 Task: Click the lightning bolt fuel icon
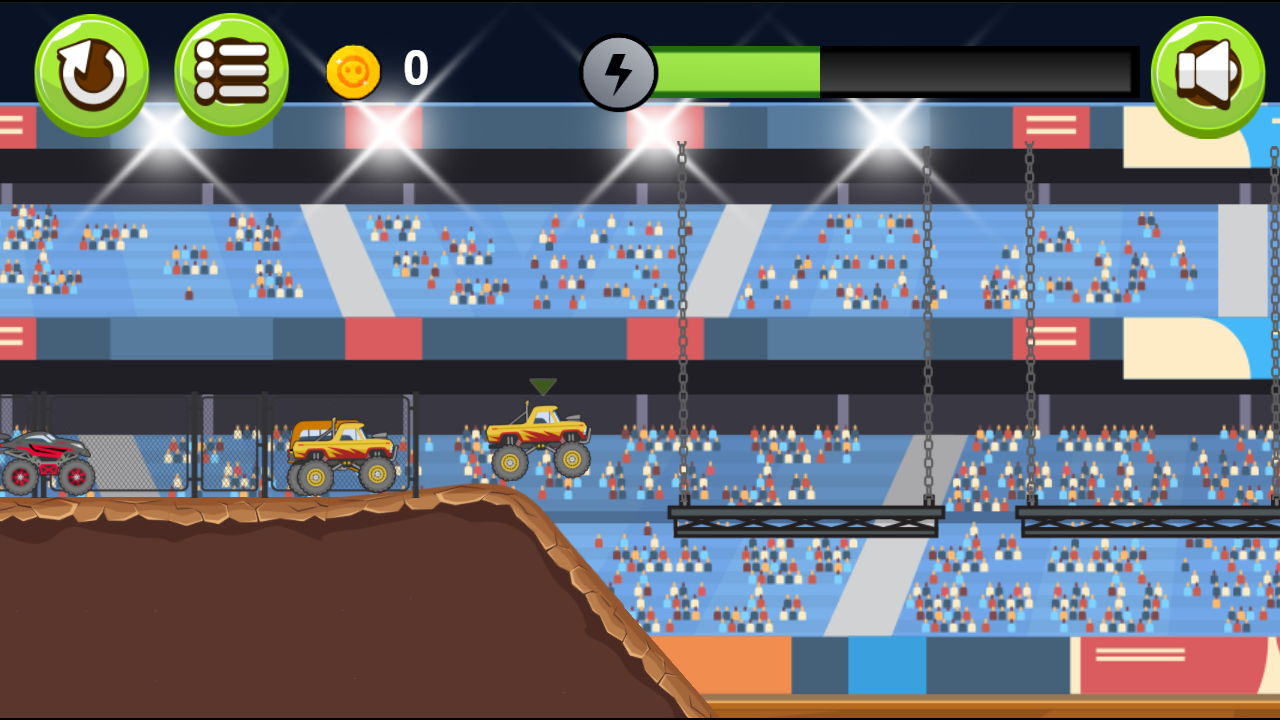(620, 72)
